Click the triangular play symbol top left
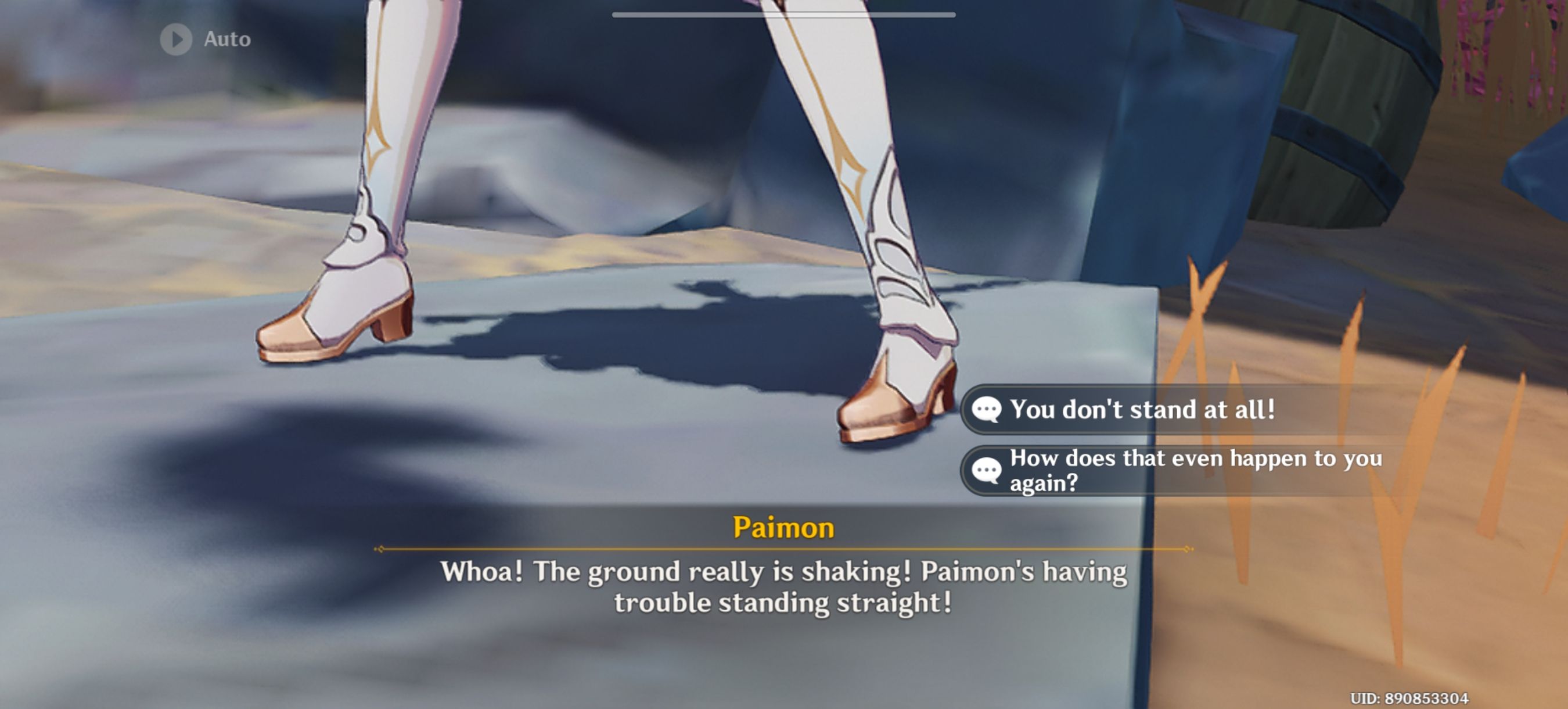 coord(177,39)
